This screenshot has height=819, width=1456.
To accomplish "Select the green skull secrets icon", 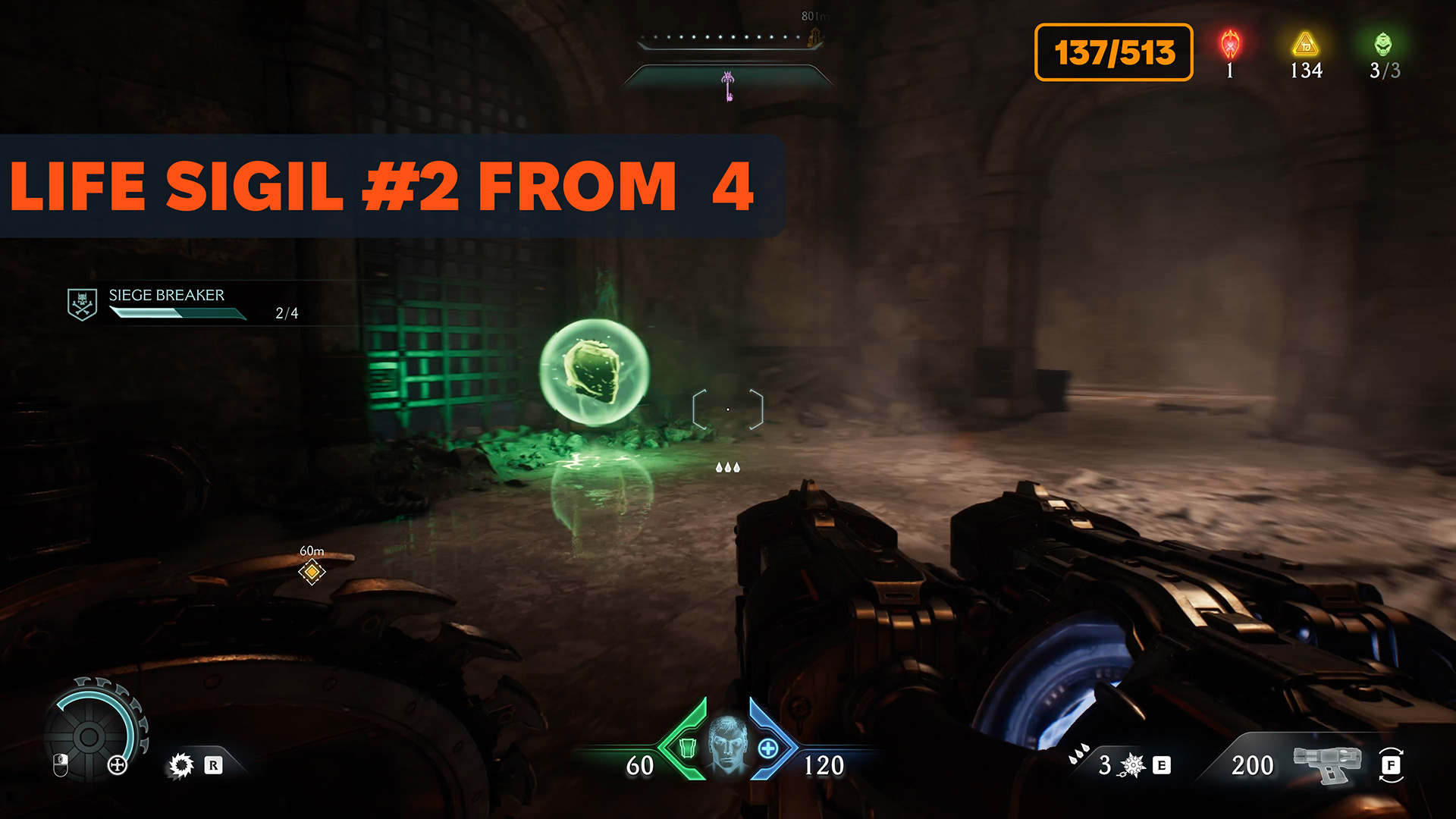I will pos(1383,45).
